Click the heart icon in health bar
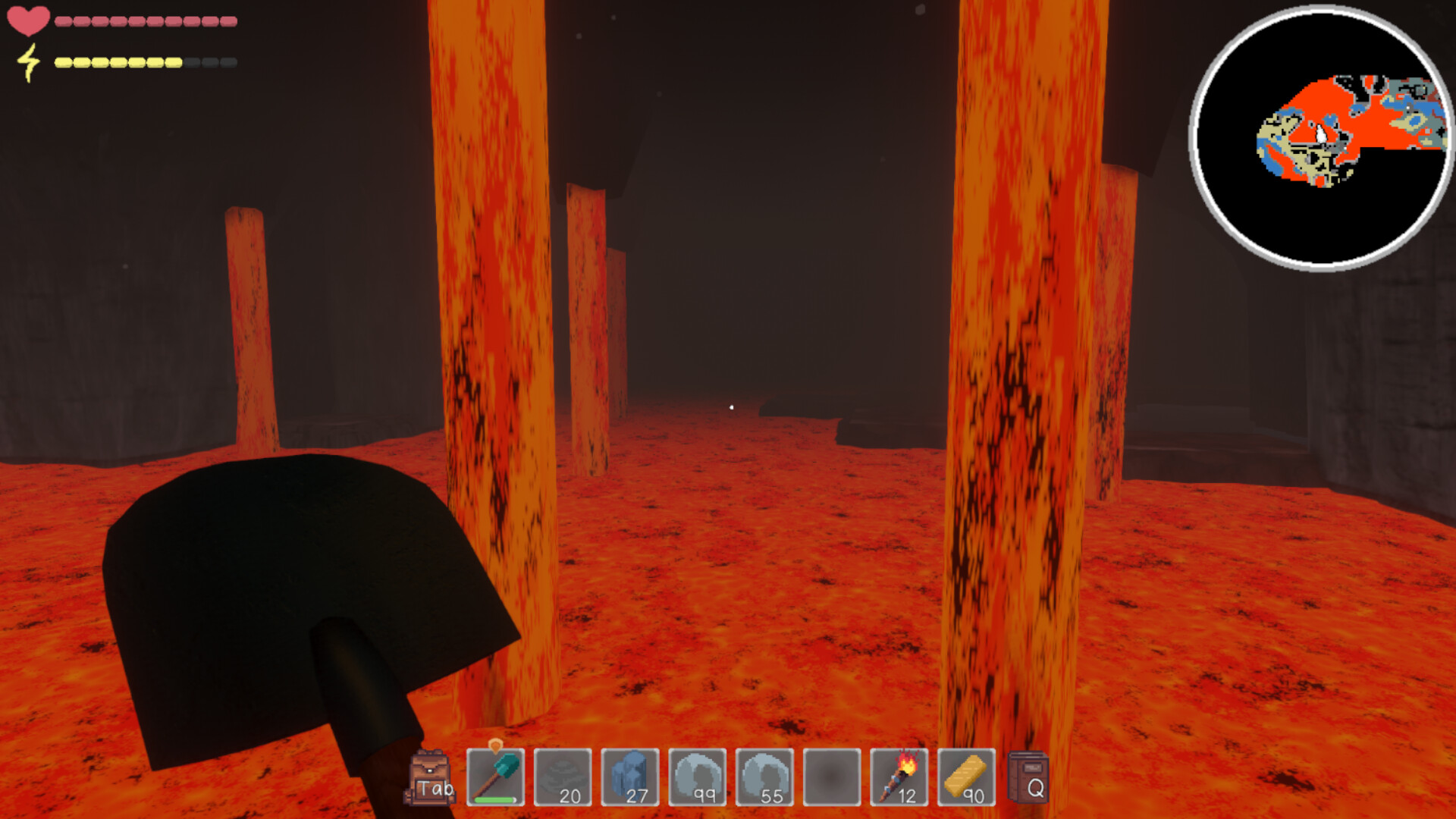Screen dimensions: 1456x819 click(28, 20)
